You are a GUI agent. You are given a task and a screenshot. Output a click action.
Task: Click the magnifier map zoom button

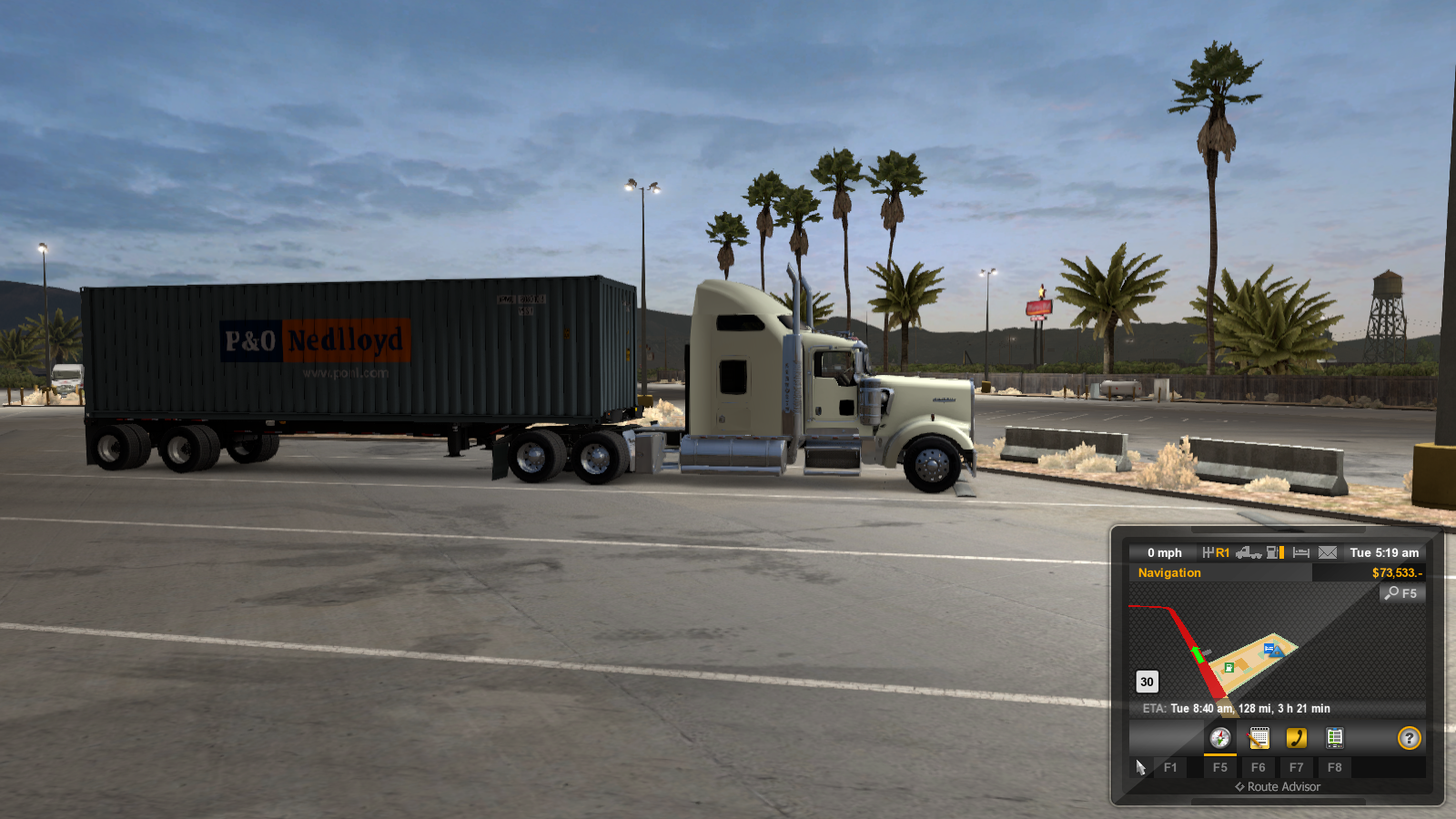tap(1401, 593)
